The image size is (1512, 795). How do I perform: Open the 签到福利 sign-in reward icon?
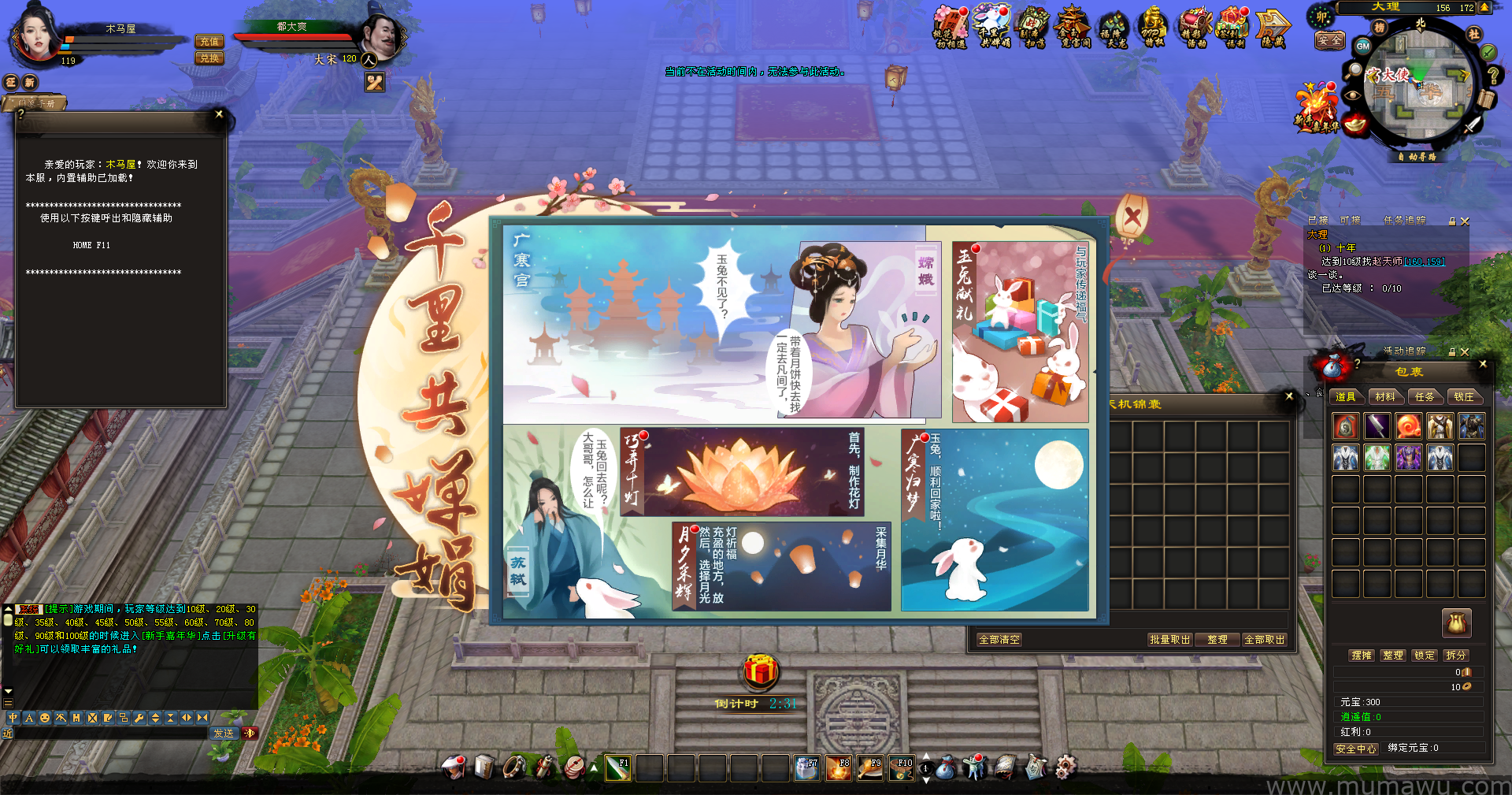[x=1233, y=28]
